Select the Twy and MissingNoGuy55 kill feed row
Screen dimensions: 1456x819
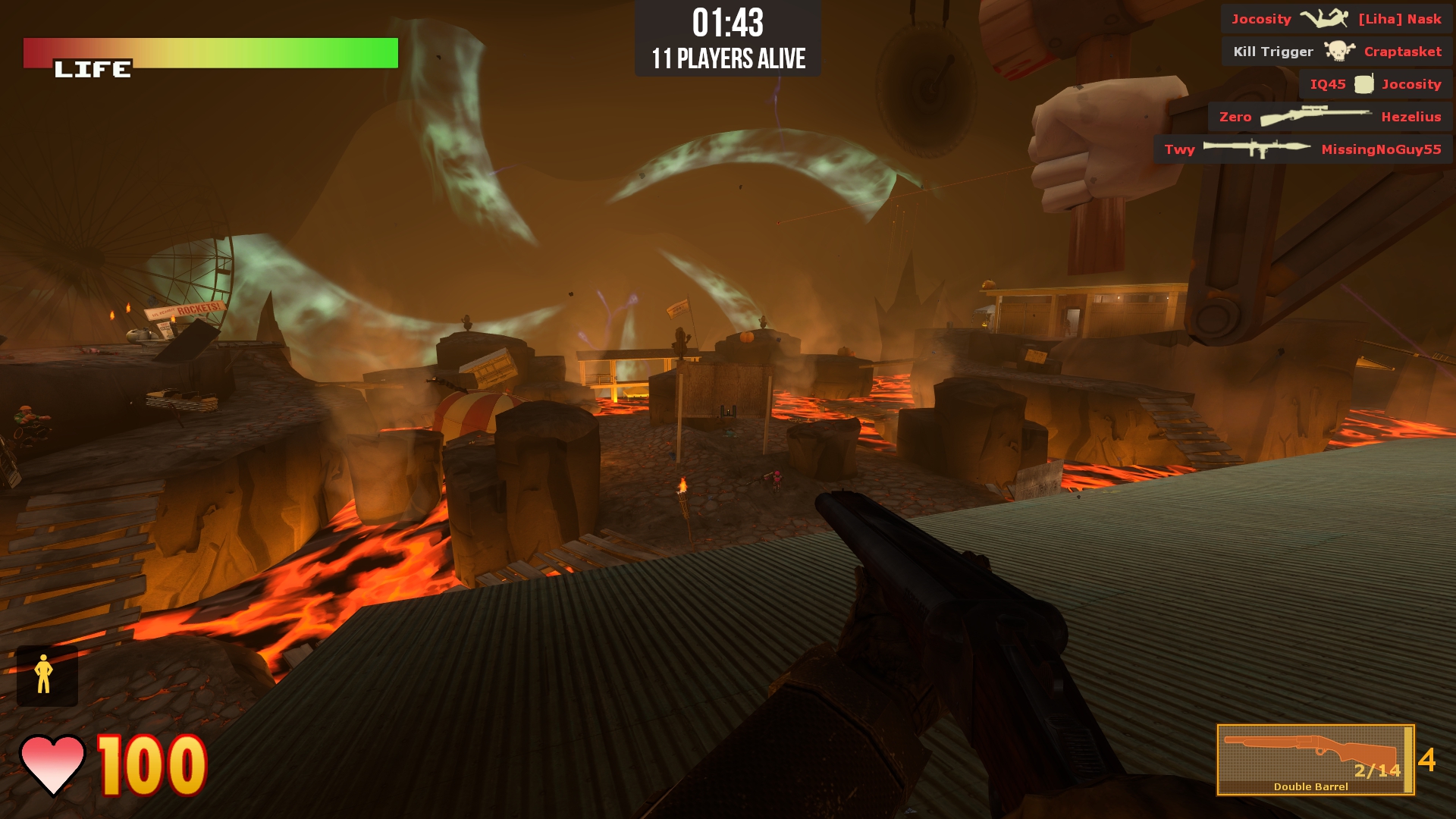[1302, 149]
